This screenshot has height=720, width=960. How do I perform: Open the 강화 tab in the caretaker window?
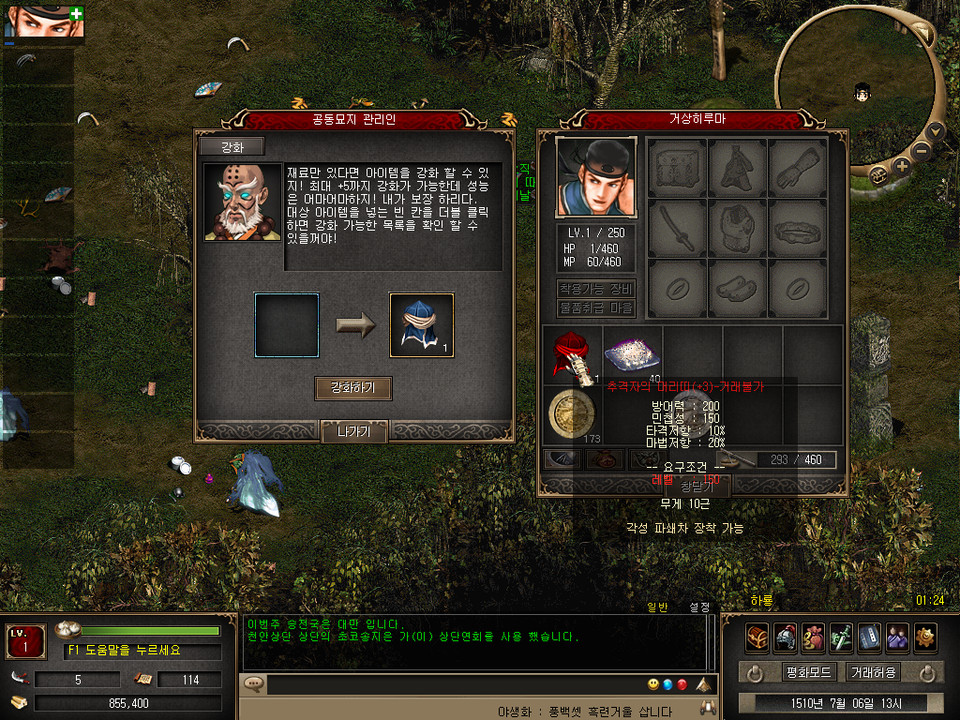tap(231, 147)
